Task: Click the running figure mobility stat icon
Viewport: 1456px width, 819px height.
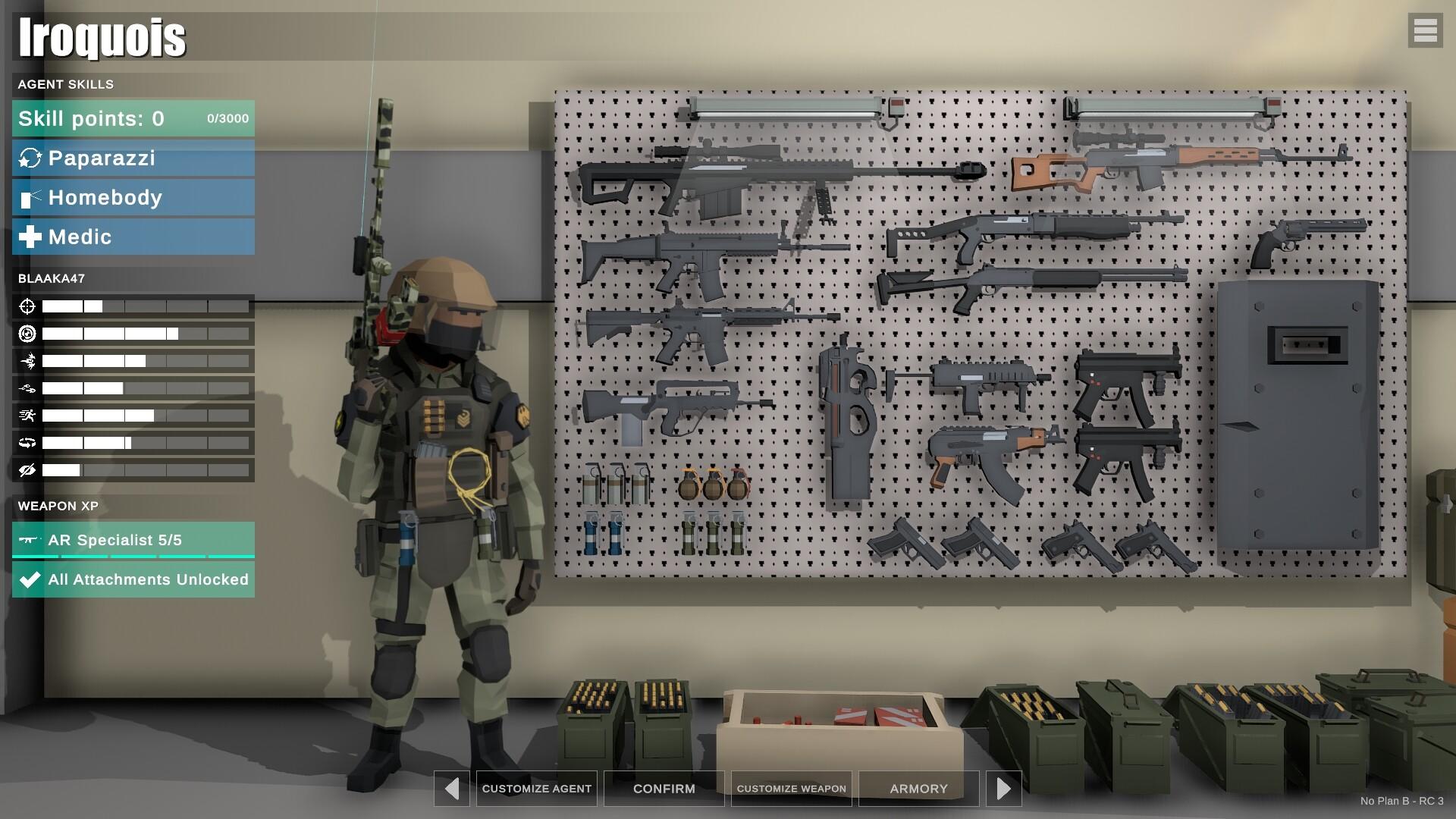Action: (28, 415)
